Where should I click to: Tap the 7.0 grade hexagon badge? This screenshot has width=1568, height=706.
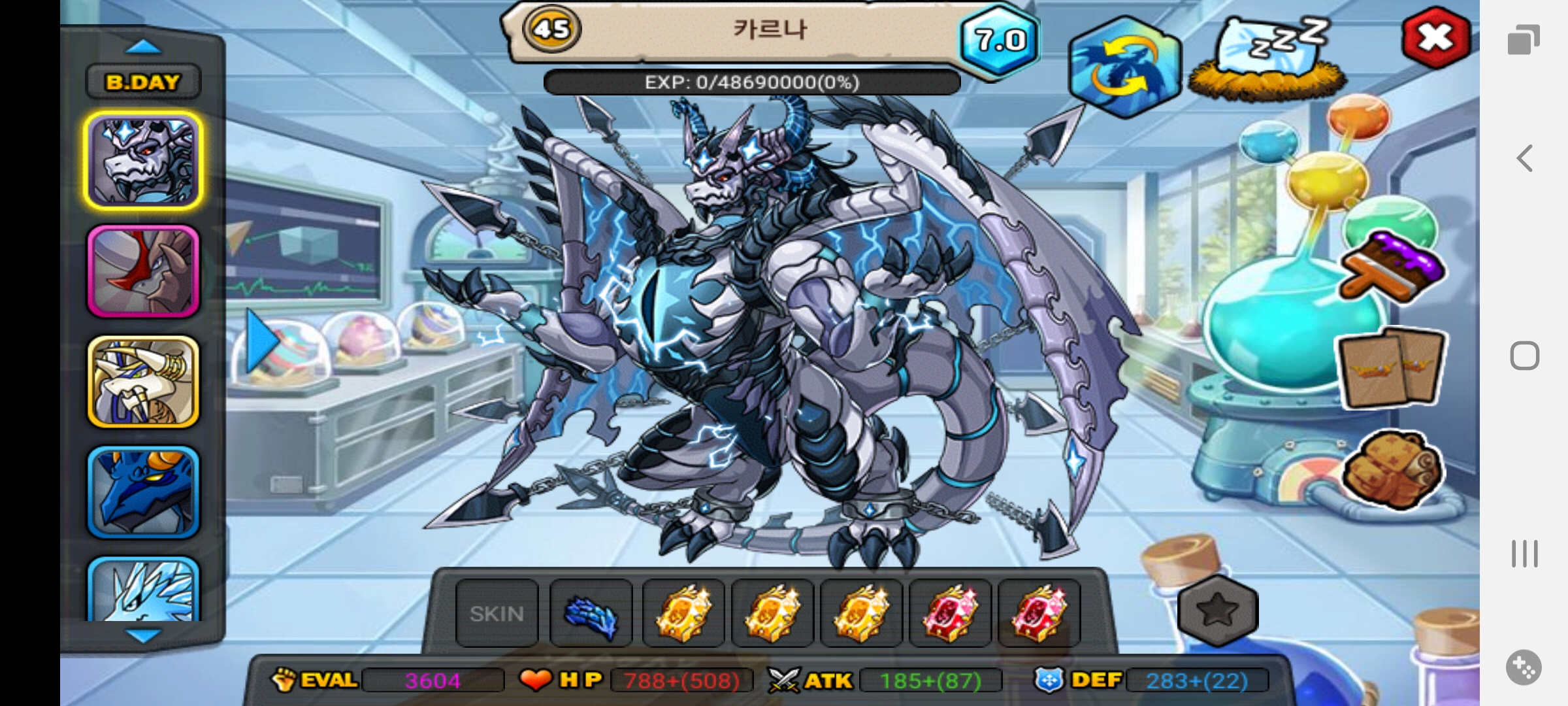999,41
